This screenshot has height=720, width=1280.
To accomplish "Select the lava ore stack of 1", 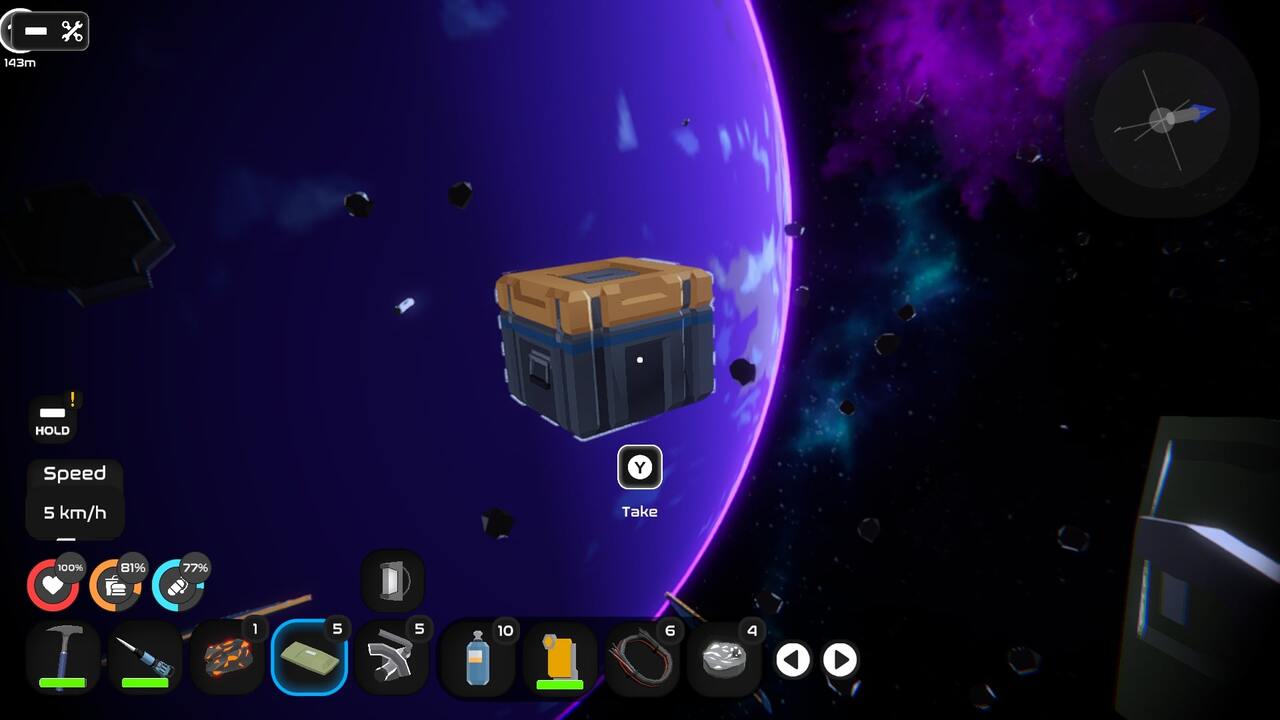I will coord(228,655).
